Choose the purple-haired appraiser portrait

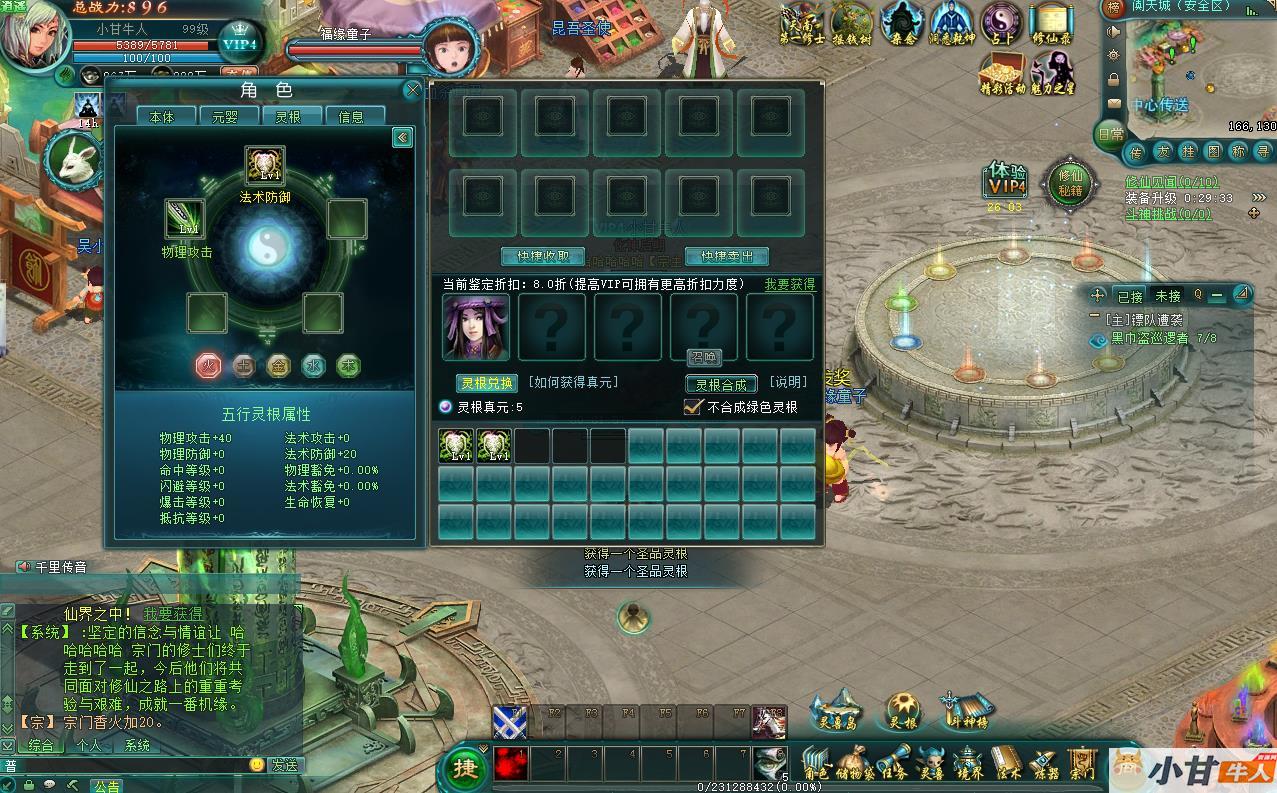point(476,327)
